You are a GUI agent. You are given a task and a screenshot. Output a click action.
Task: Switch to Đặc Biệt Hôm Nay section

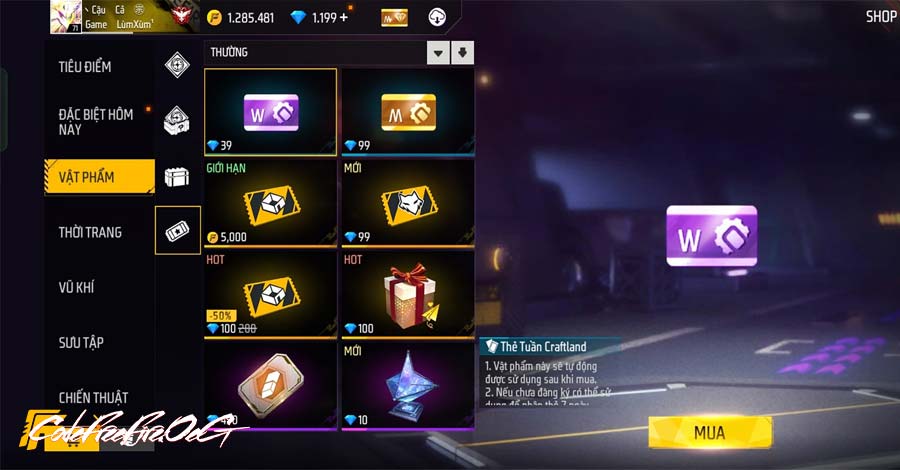[96, 122]
